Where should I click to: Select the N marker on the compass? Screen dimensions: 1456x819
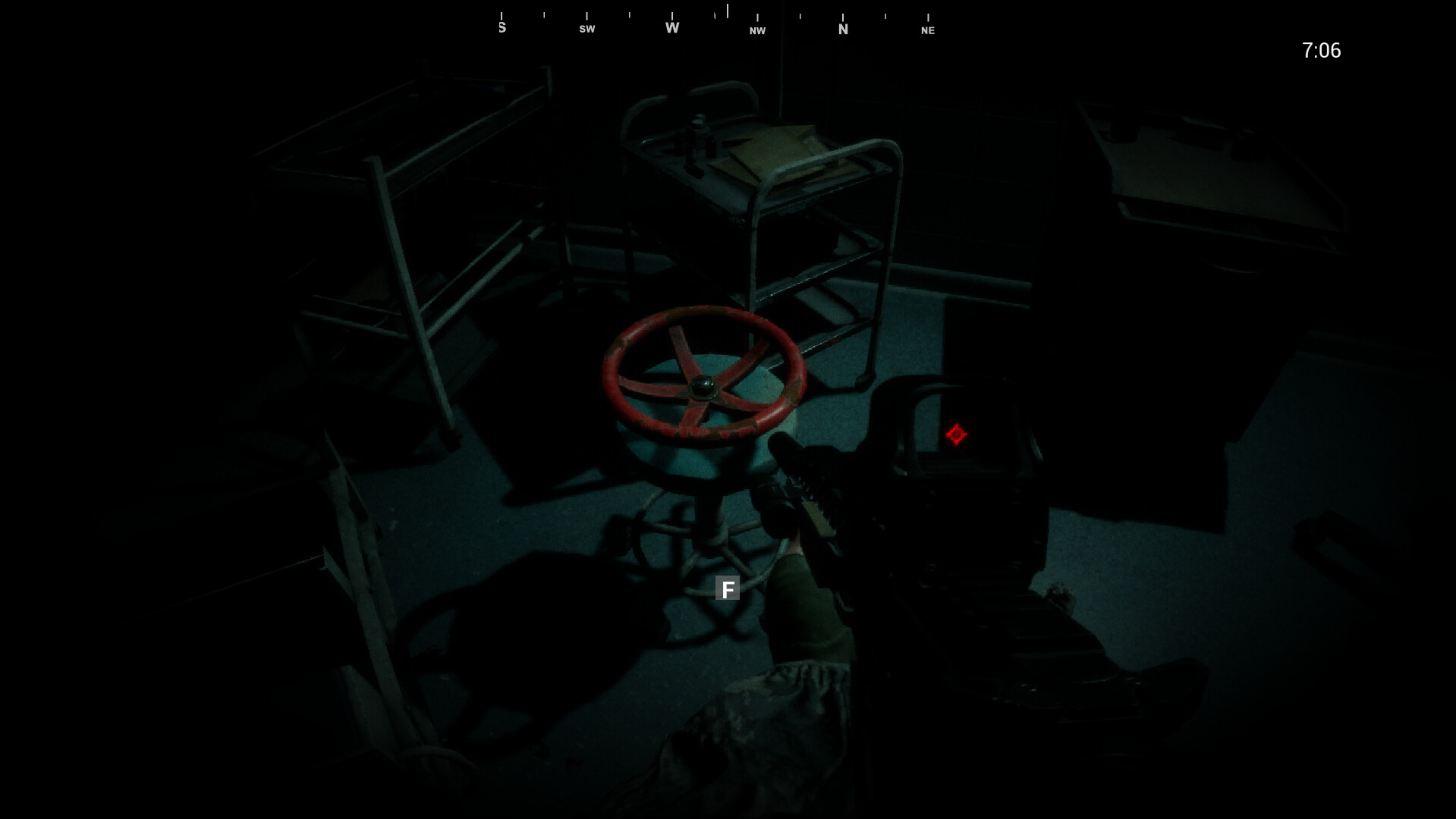[x=843, y=28]
